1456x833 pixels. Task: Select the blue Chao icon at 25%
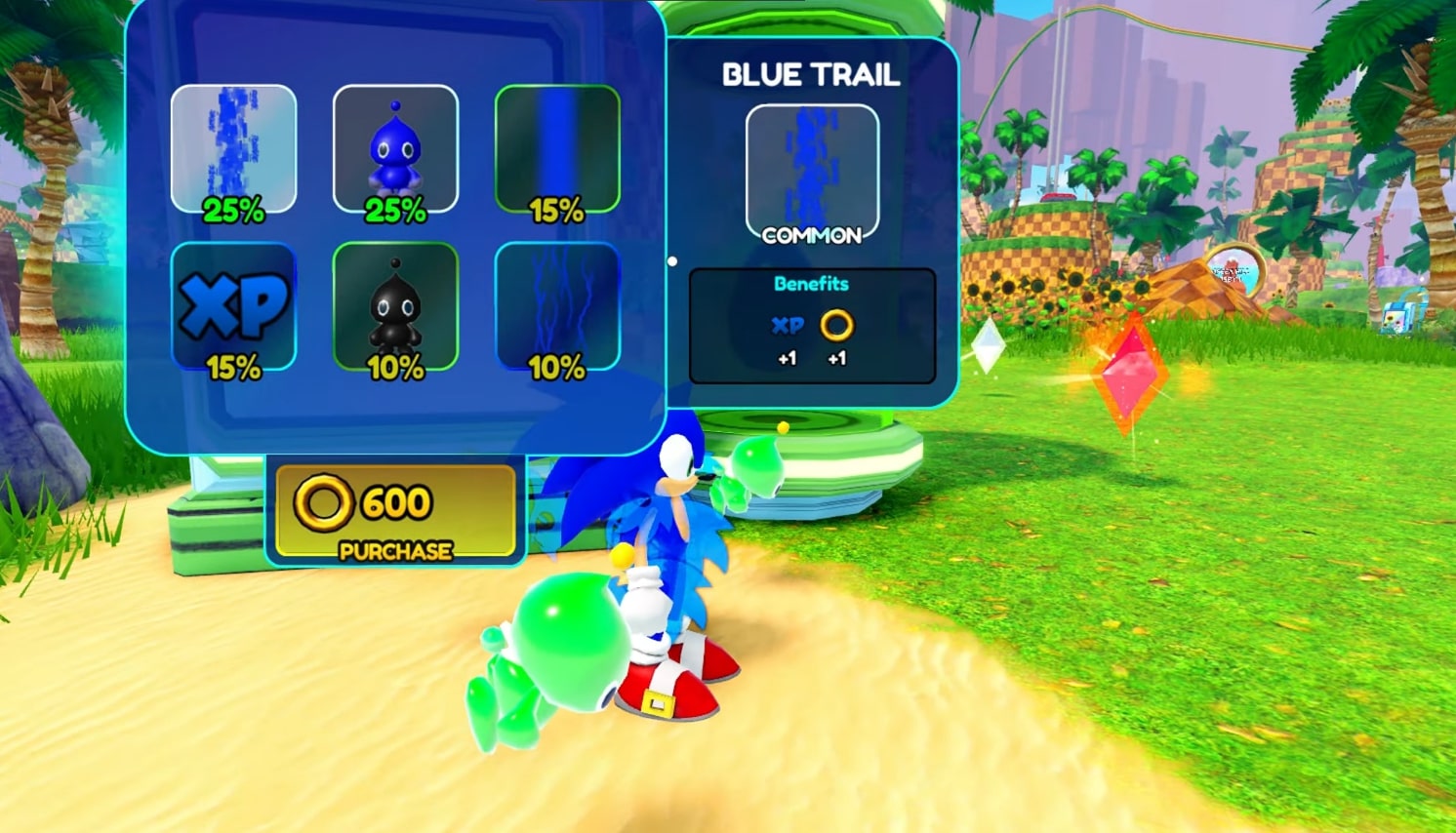click(394, 146)
